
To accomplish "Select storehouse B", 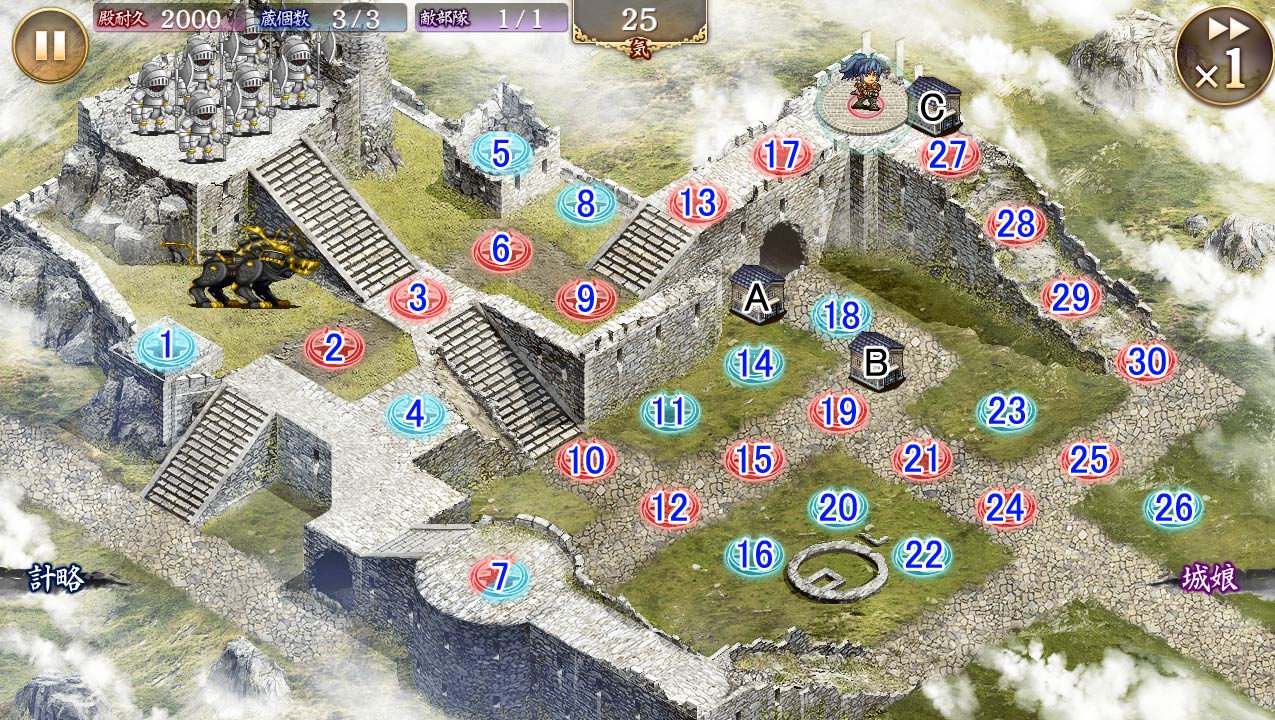I will tap(876, 361).
